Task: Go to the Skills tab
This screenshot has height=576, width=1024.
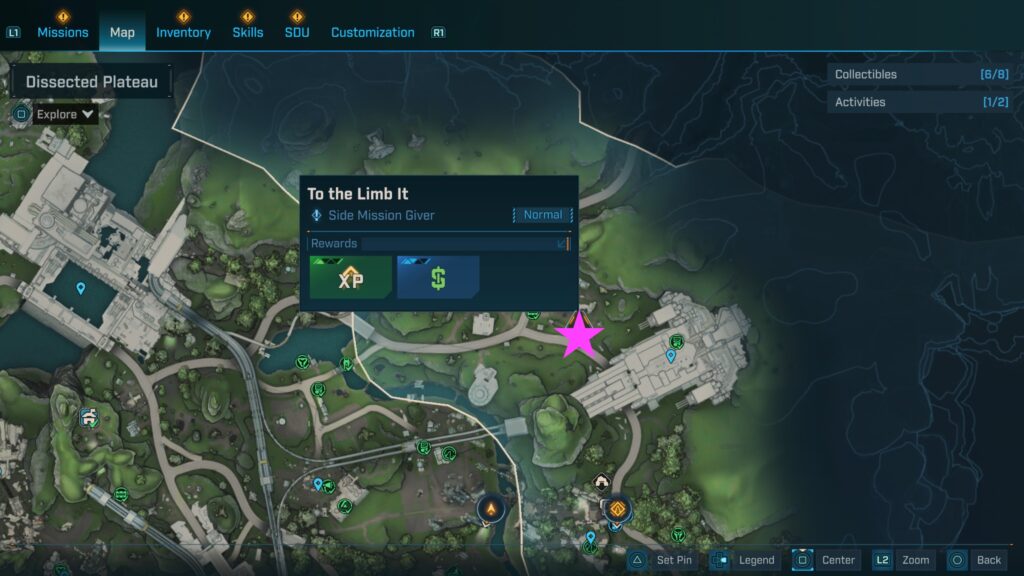Action: (248, 32)
